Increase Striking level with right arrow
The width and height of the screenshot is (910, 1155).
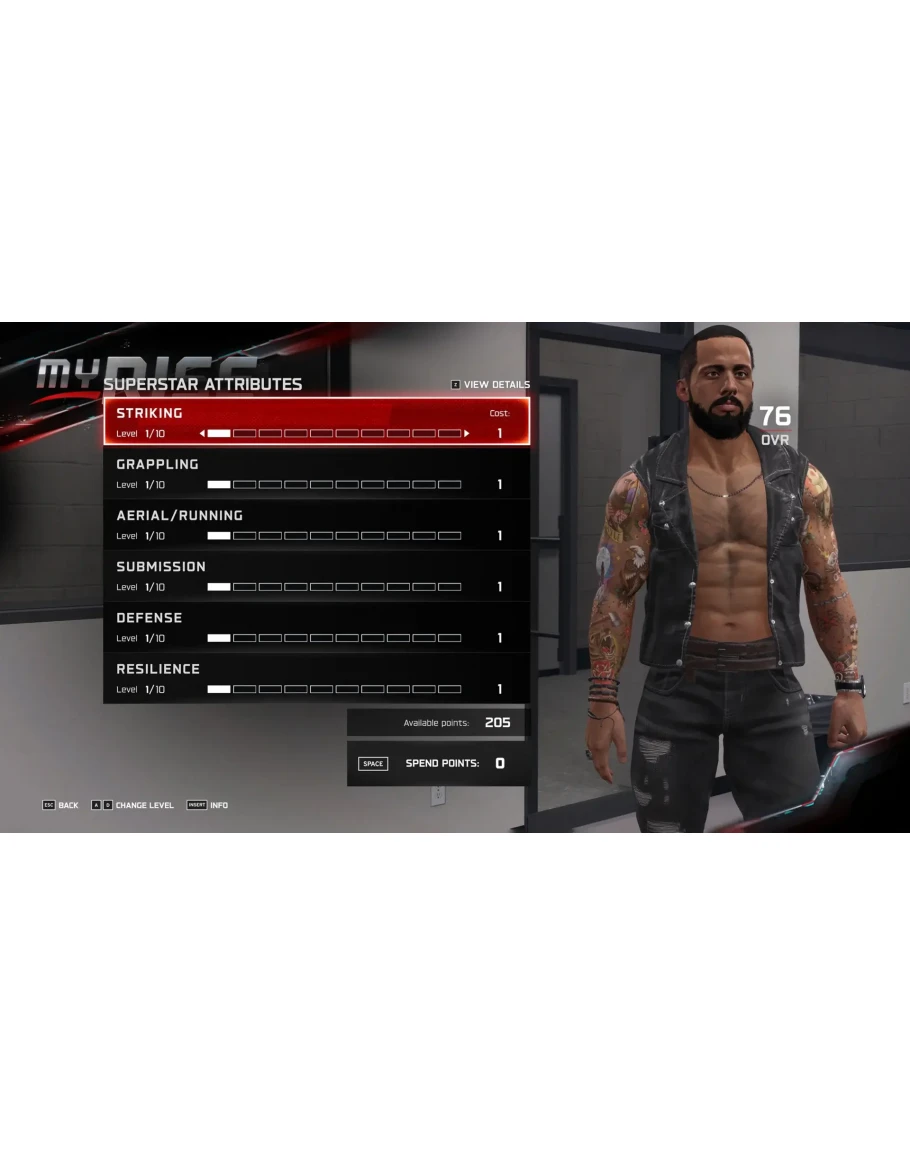(467, 434)
